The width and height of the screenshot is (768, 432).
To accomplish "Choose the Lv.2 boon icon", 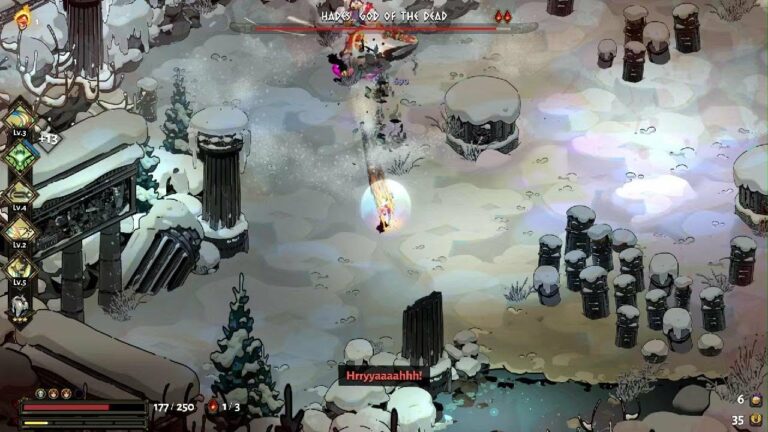I will click(19, 230).
